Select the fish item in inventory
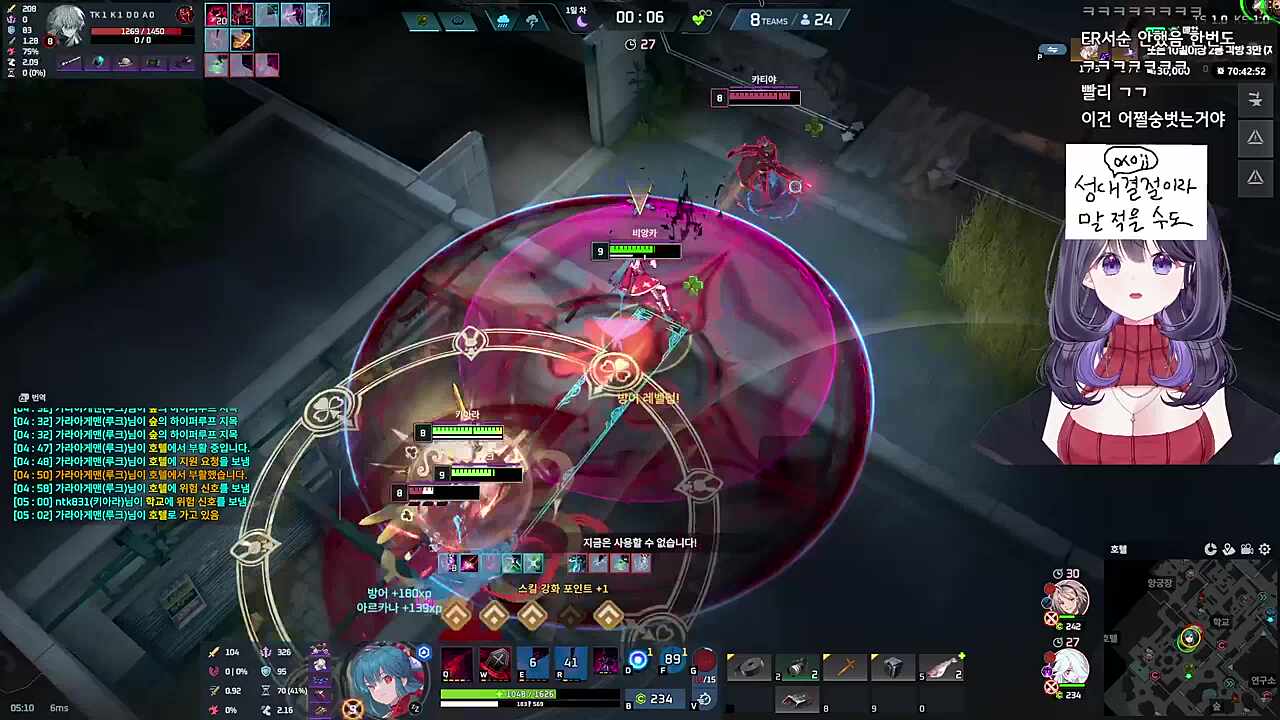The width and height of the screenshot is (1280, 720). [x=939, y=668]
